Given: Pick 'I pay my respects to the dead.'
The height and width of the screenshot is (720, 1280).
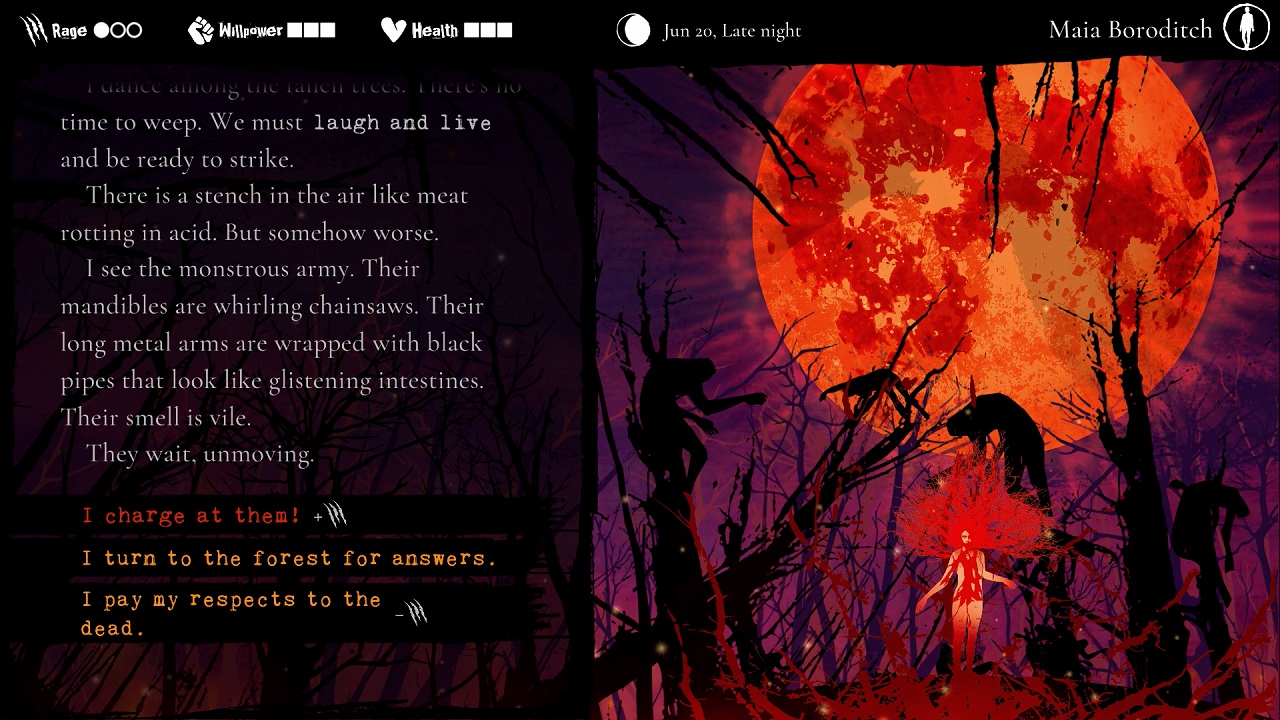Looking at the screenshot, I should tap(230, 613).
